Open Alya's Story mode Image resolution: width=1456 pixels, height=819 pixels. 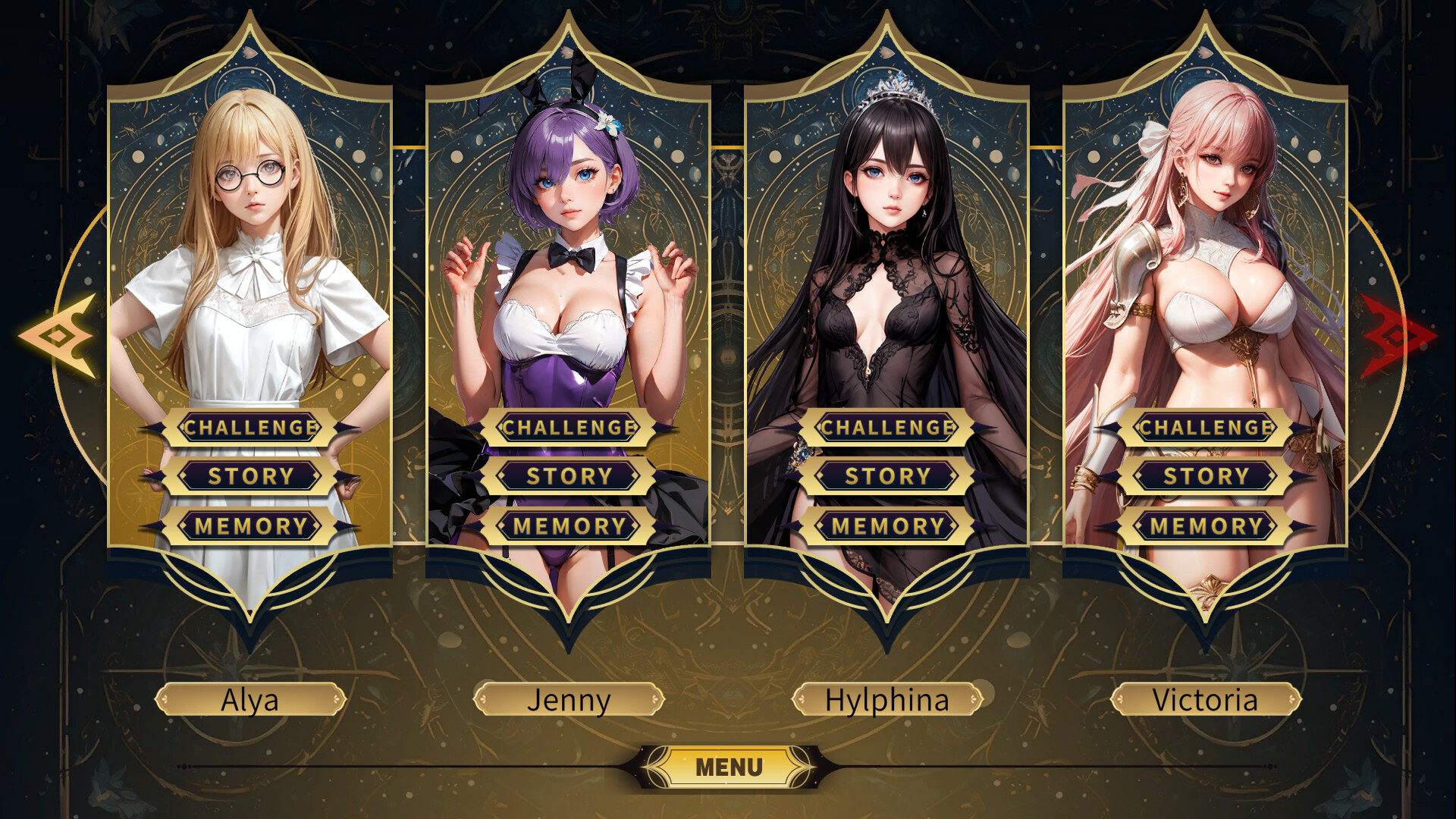[x=250, y=476]
